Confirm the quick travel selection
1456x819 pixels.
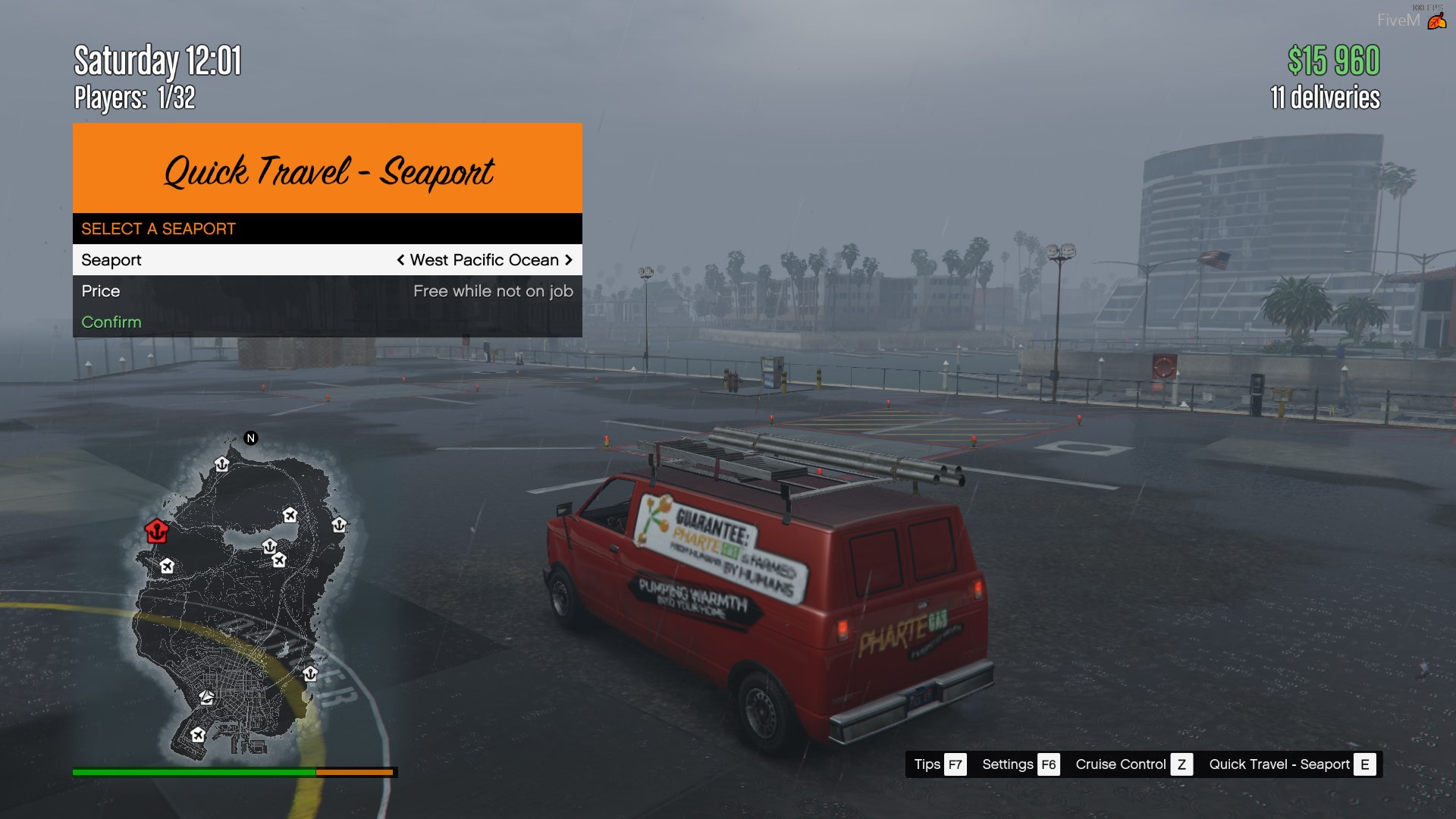(111, 322)
